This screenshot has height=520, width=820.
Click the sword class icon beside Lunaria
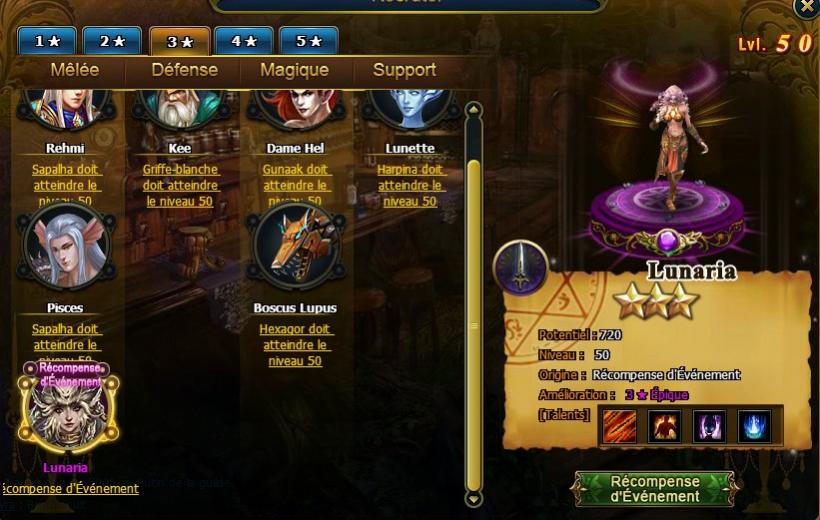[520, 268]
